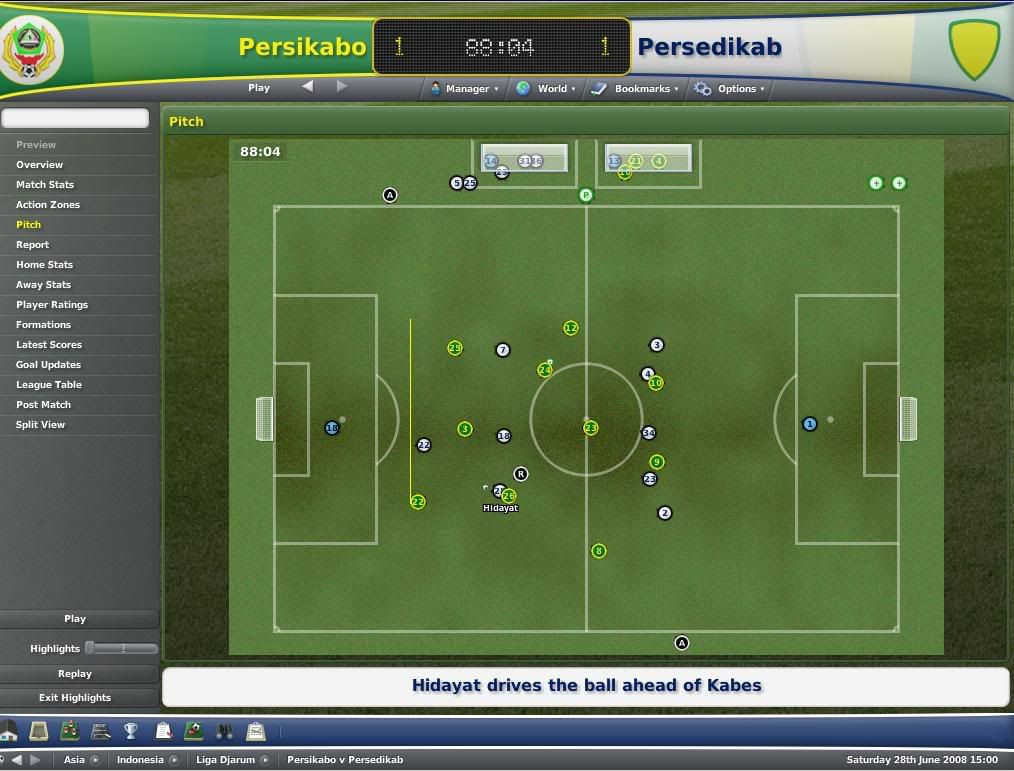
Task: Open the trophy icon in bottom toolbar
Action: pos(131,732)
